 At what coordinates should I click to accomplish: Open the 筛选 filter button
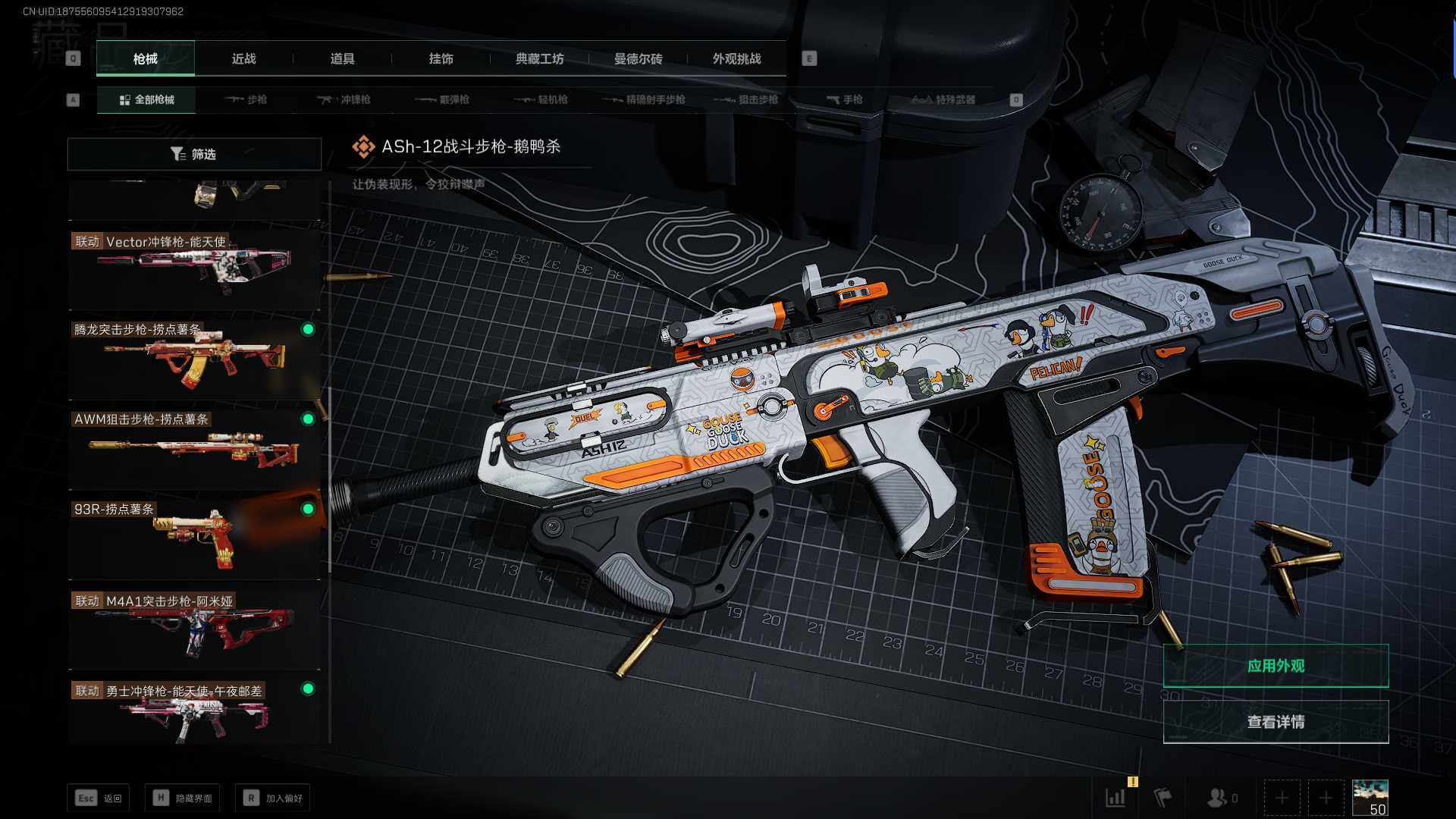point(194,154)
